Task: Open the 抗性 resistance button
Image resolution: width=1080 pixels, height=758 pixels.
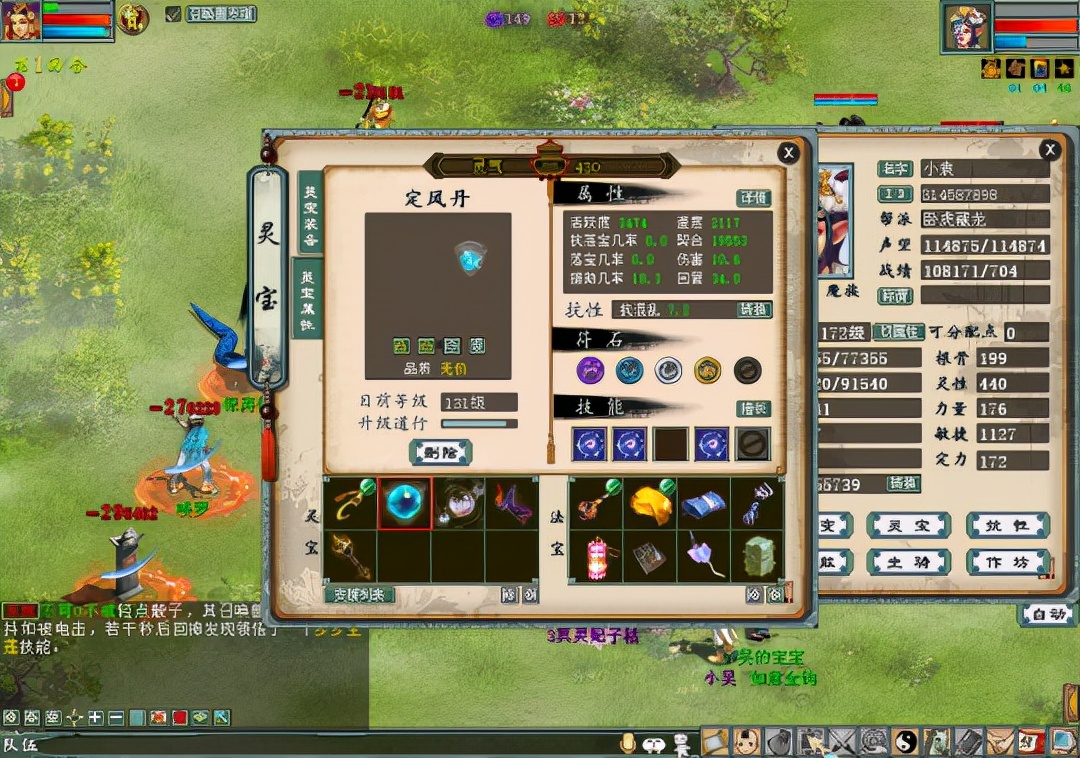Action: click(1007, 526)
